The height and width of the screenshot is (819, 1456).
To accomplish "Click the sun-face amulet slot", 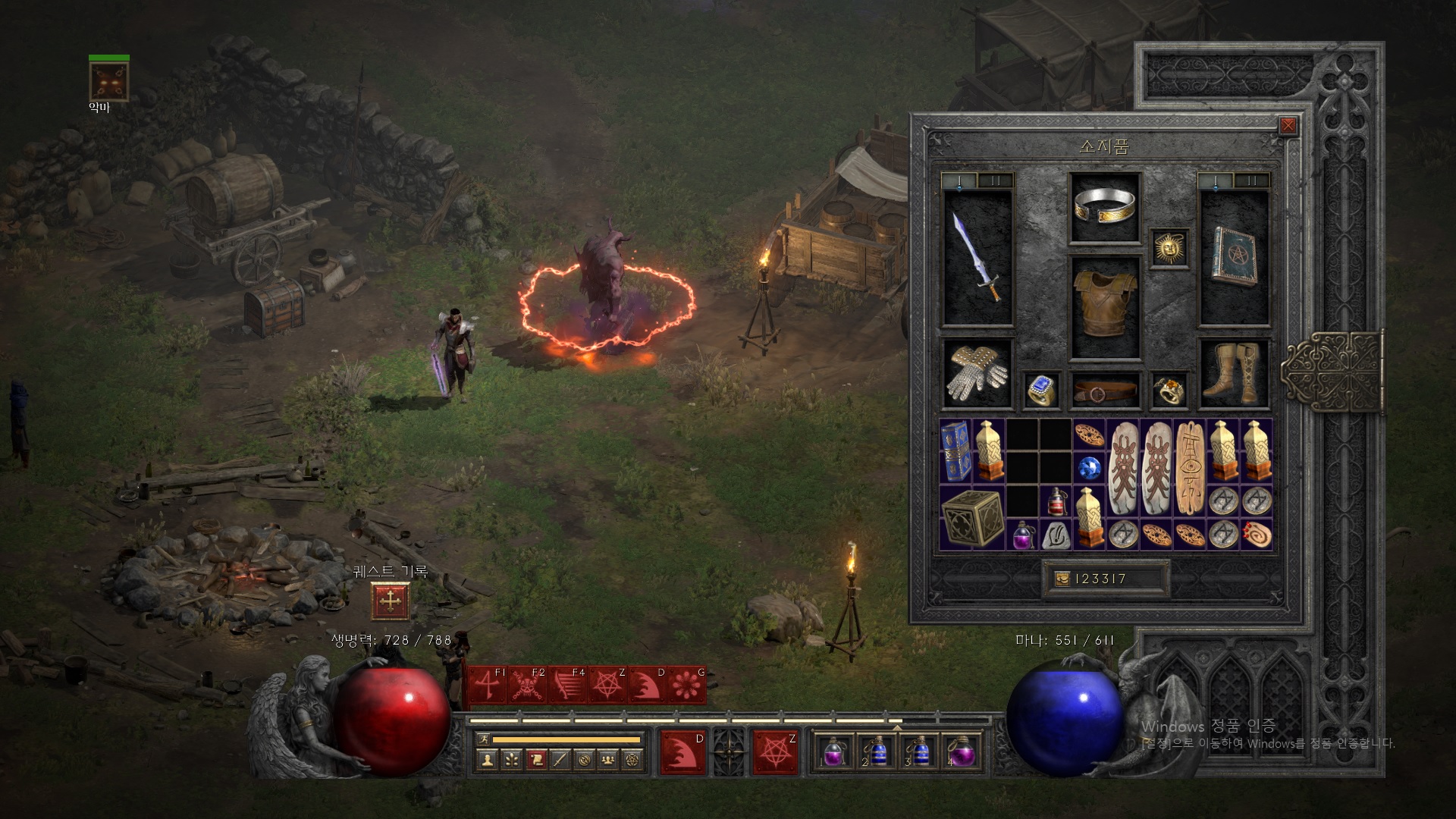I will click(1169, 247).
